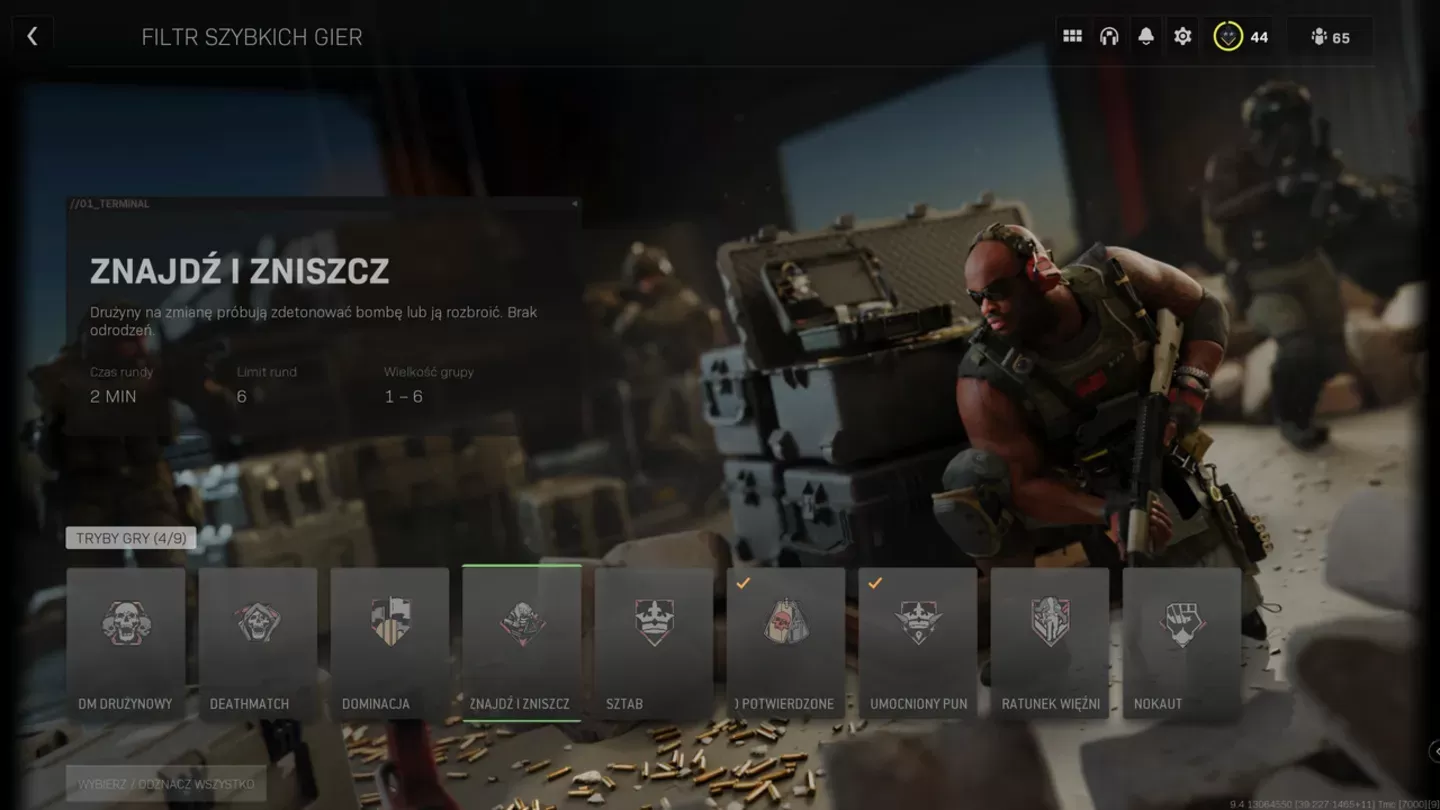Screen dimensions: 1440x810
Task: Expand the rank emblem chevron menu
Action: coord(1229,36)
